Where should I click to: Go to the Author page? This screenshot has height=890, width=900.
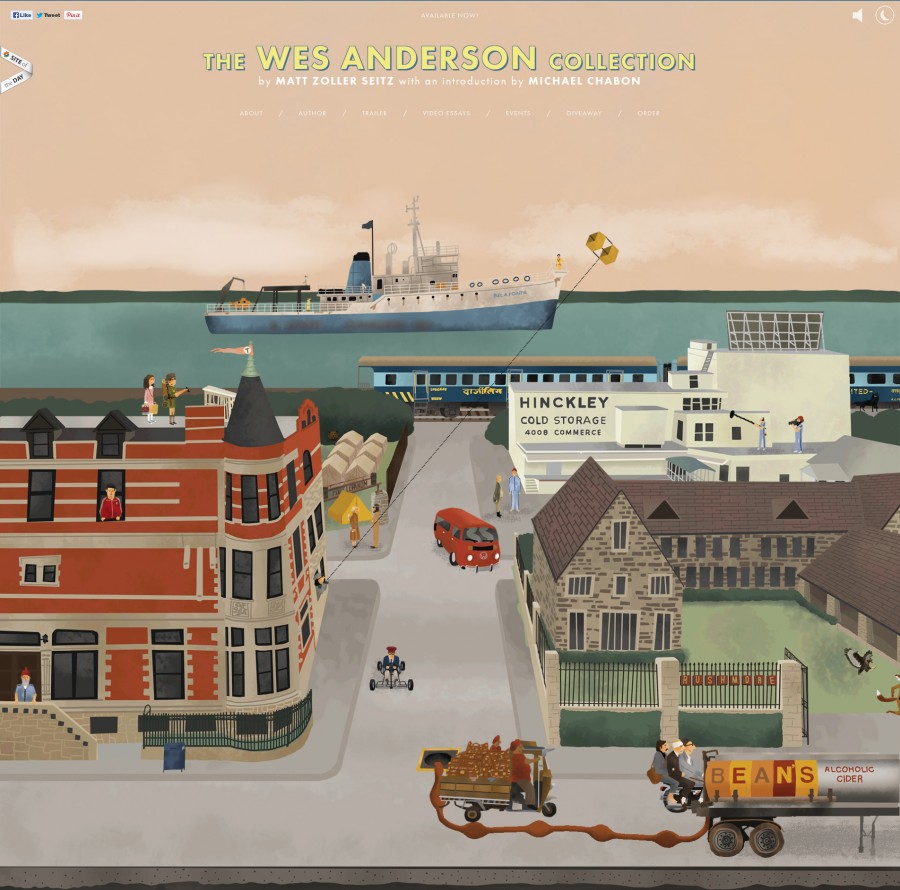312,113
